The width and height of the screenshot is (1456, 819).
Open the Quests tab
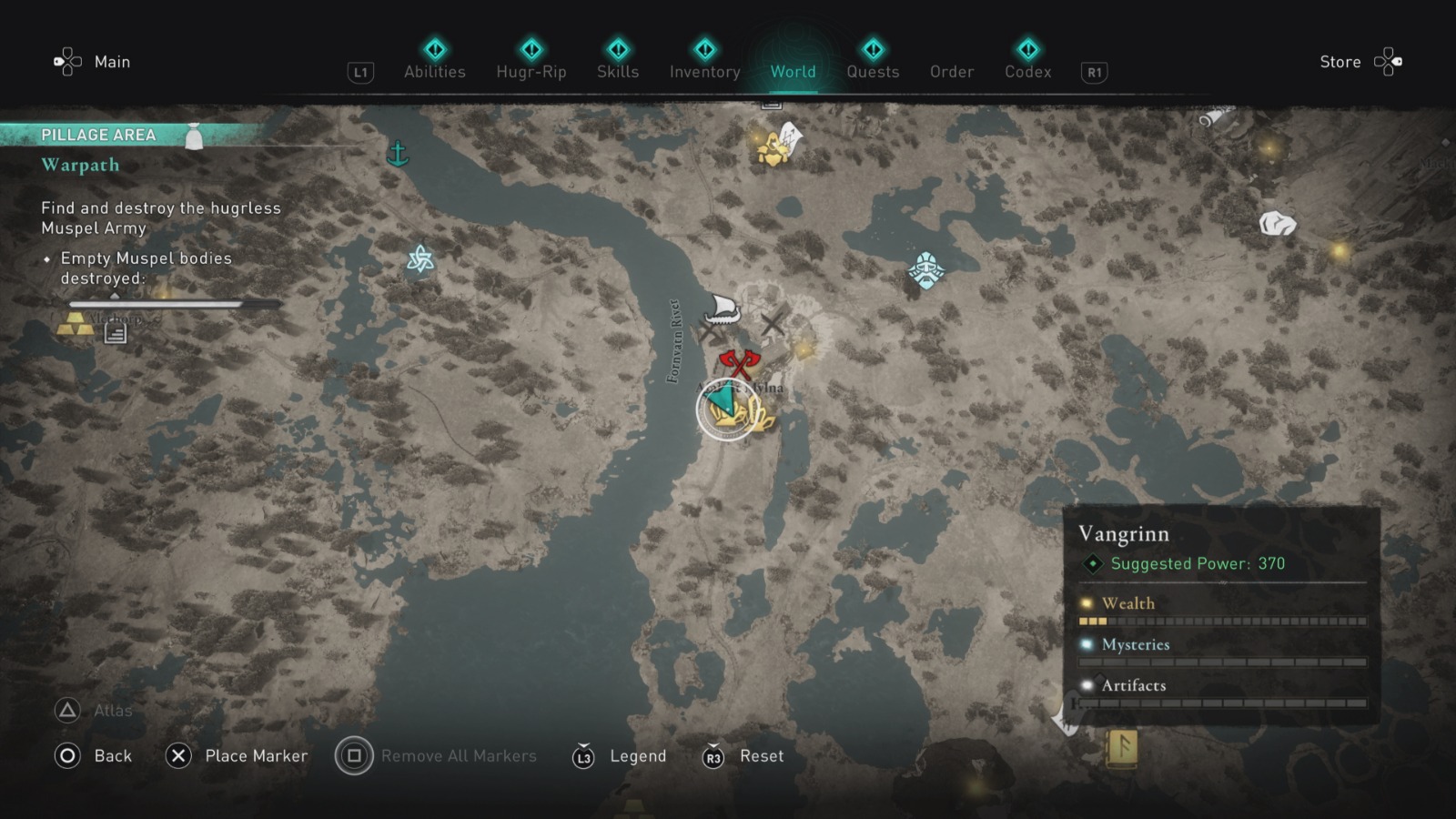(873, 72)
